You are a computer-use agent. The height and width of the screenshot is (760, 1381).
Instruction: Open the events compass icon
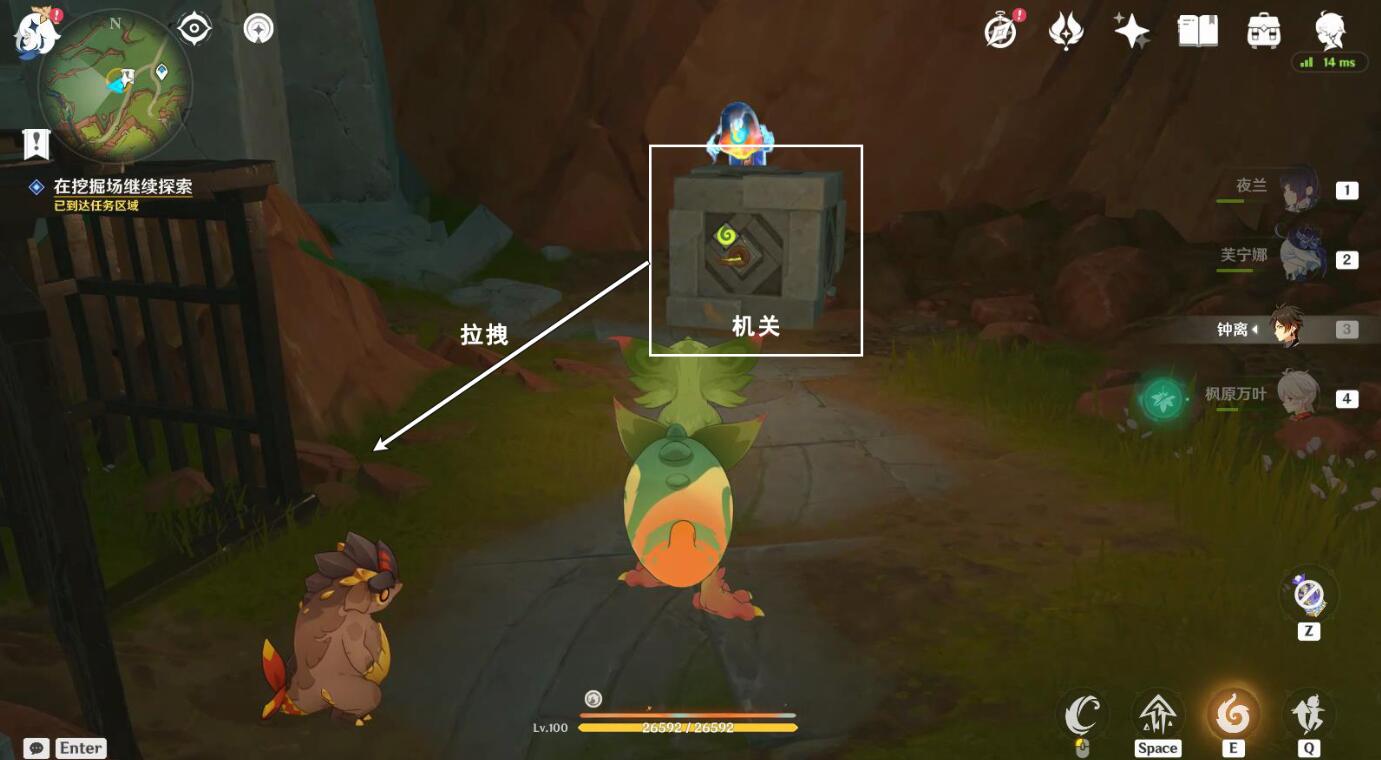1001,31
